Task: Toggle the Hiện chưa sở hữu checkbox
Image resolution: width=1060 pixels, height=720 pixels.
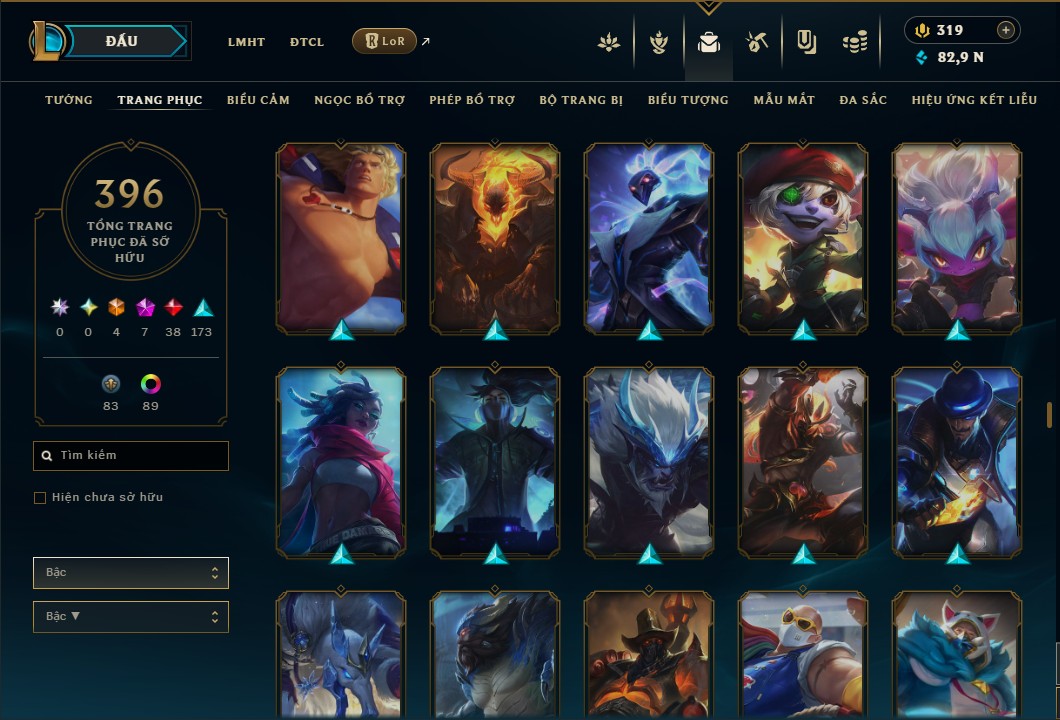Action: (40, 498)
